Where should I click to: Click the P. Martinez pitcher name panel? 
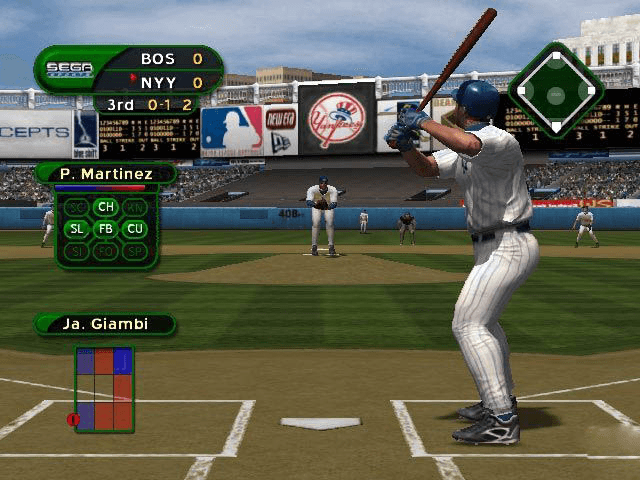[x=105, y=174]
